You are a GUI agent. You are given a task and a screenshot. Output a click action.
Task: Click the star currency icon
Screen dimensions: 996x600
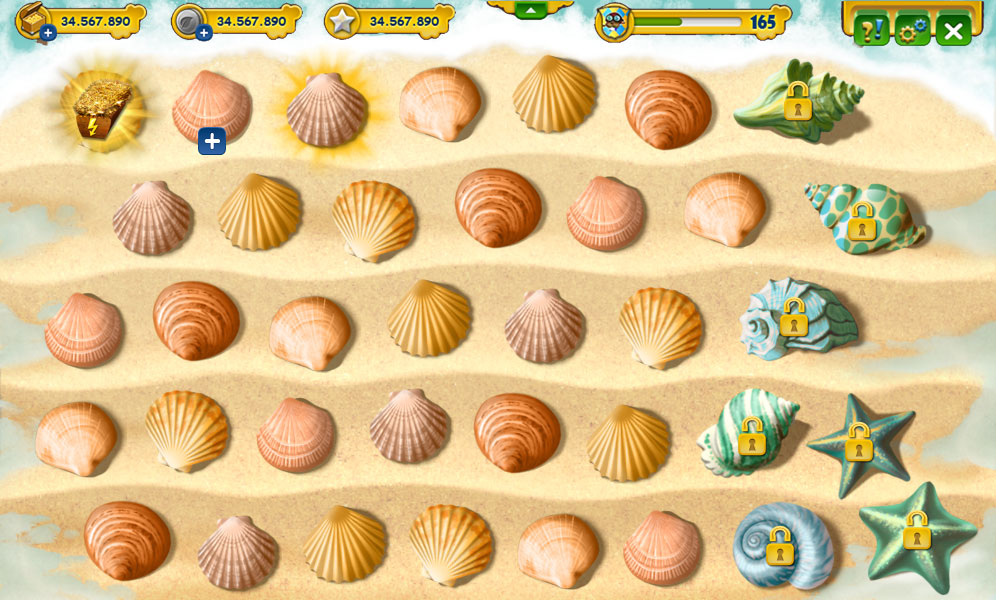point(342,22)
